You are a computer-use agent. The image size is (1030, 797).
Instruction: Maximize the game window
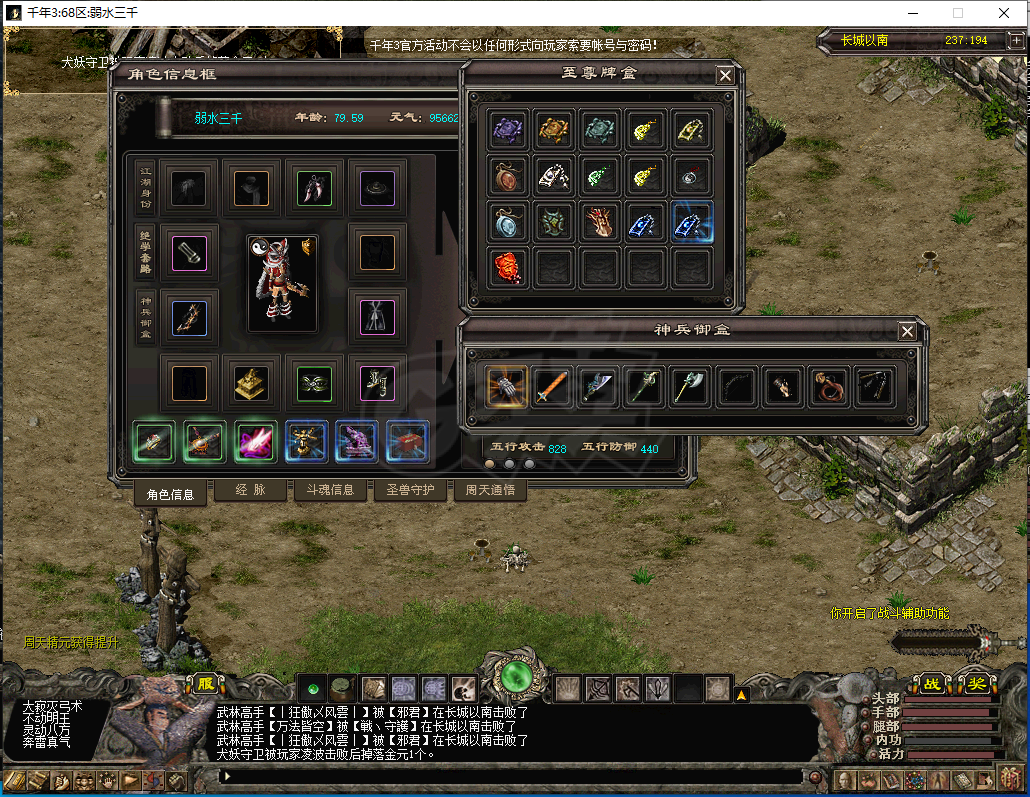(x=958, y=14)
